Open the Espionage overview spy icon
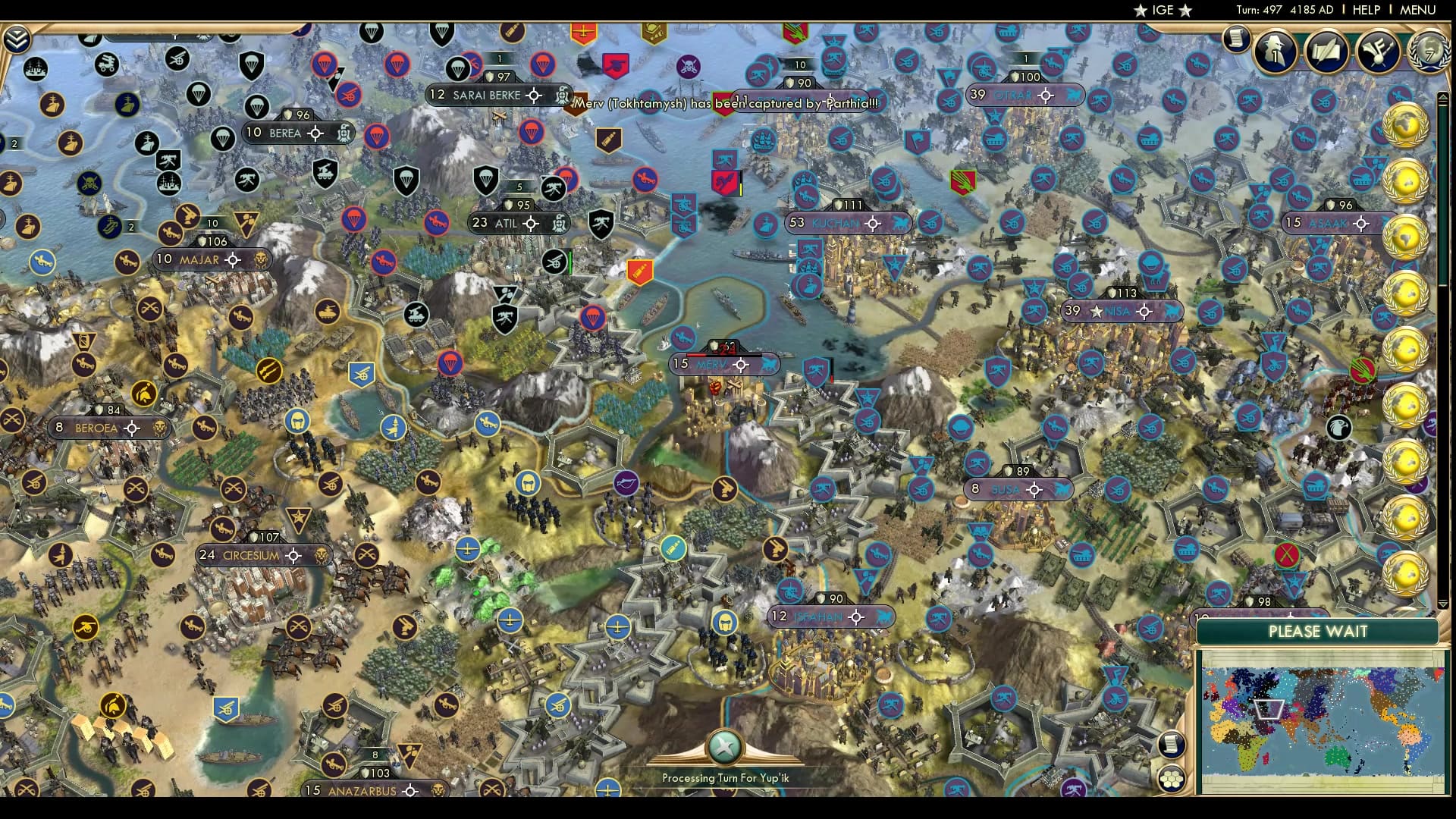1456x819 pixels. click(x=1274, y=52)
